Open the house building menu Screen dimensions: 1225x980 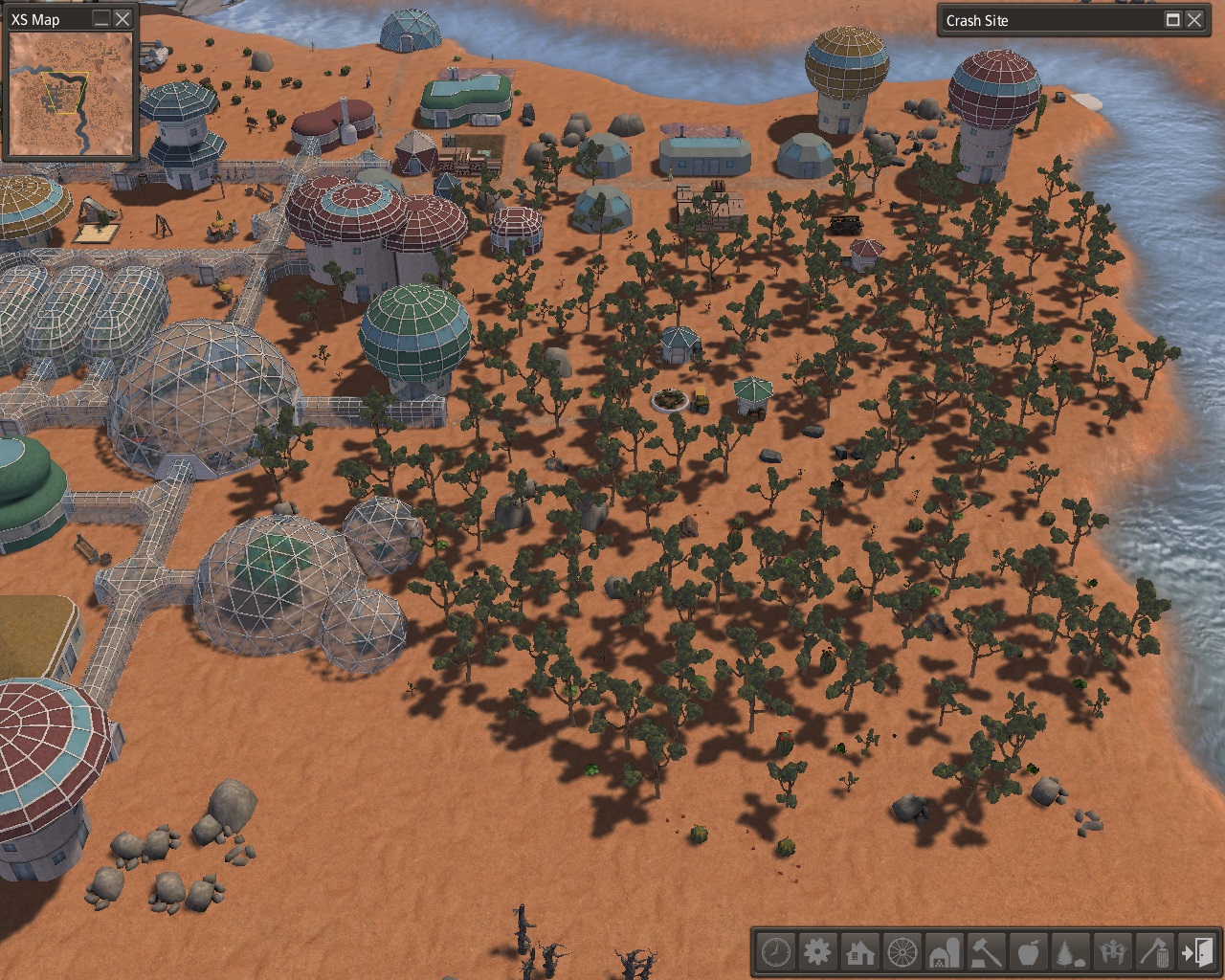859,952
